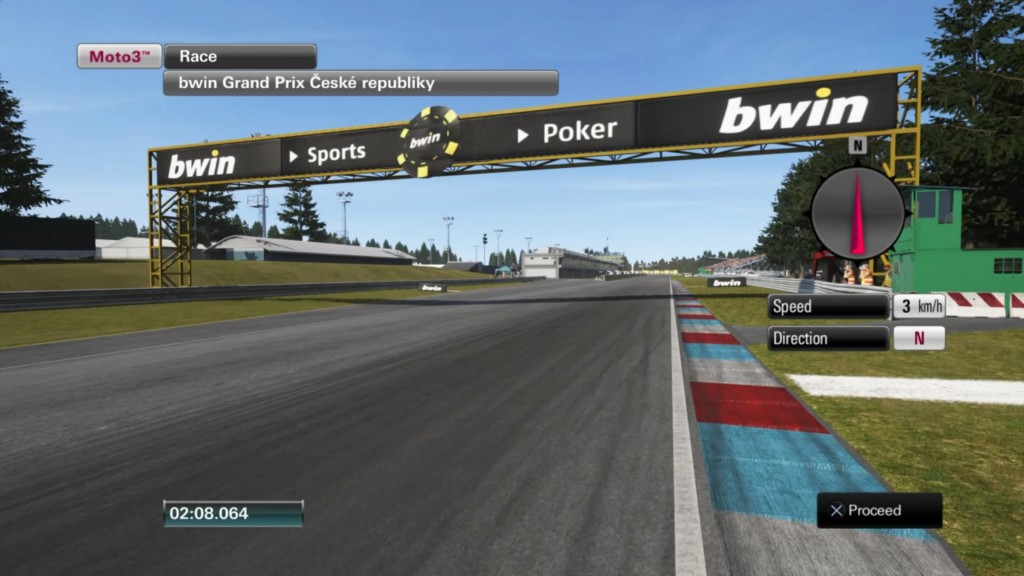Image resolution: width=1024 pixels, height=576 pixels.
Task: Select the Proceed button
Action: tap(879, 511)
